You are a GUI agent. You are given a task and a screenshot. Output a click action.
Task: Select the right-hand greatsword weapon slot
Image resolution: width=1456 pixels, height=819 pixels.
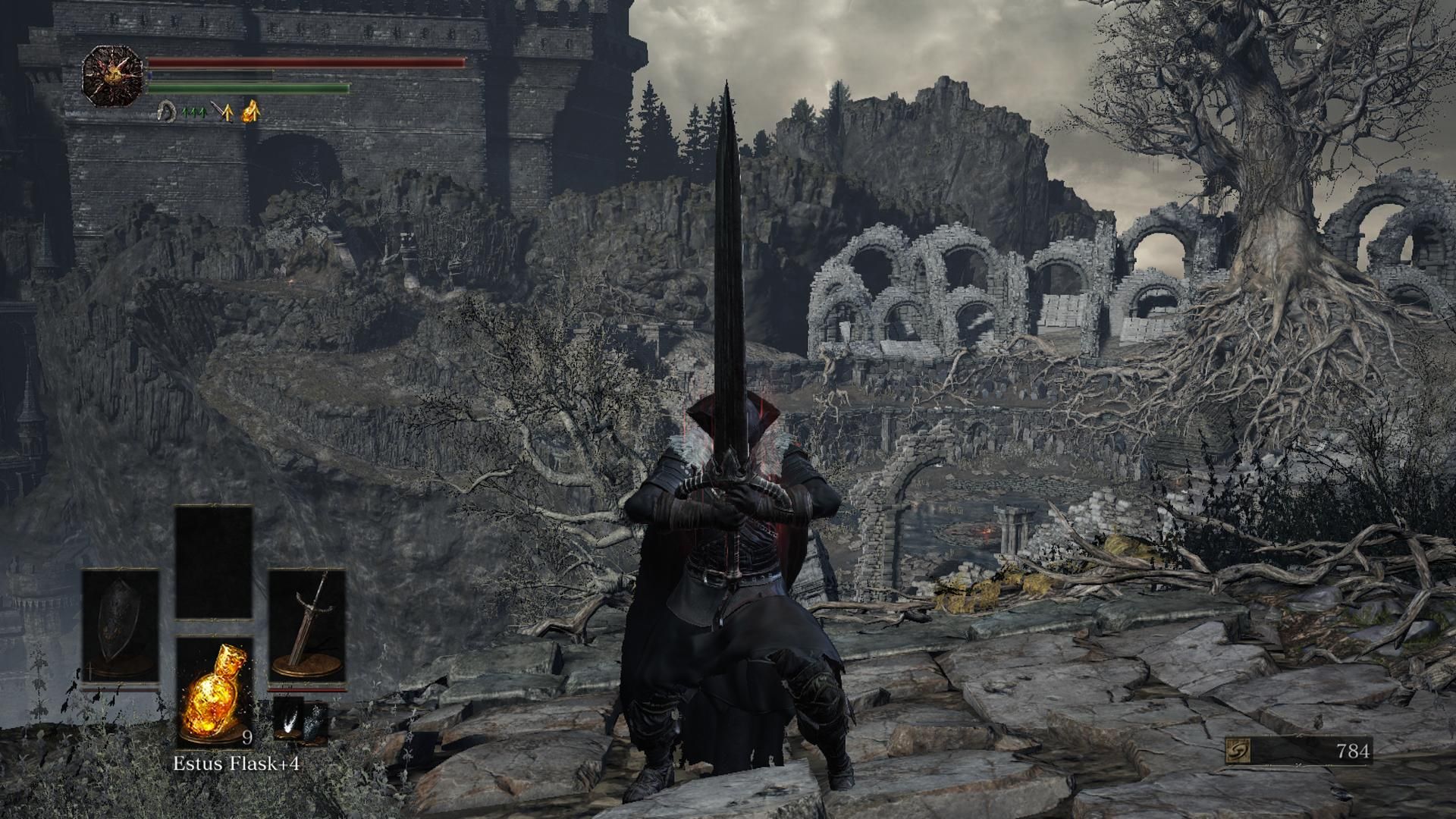(x=307, y=628)
